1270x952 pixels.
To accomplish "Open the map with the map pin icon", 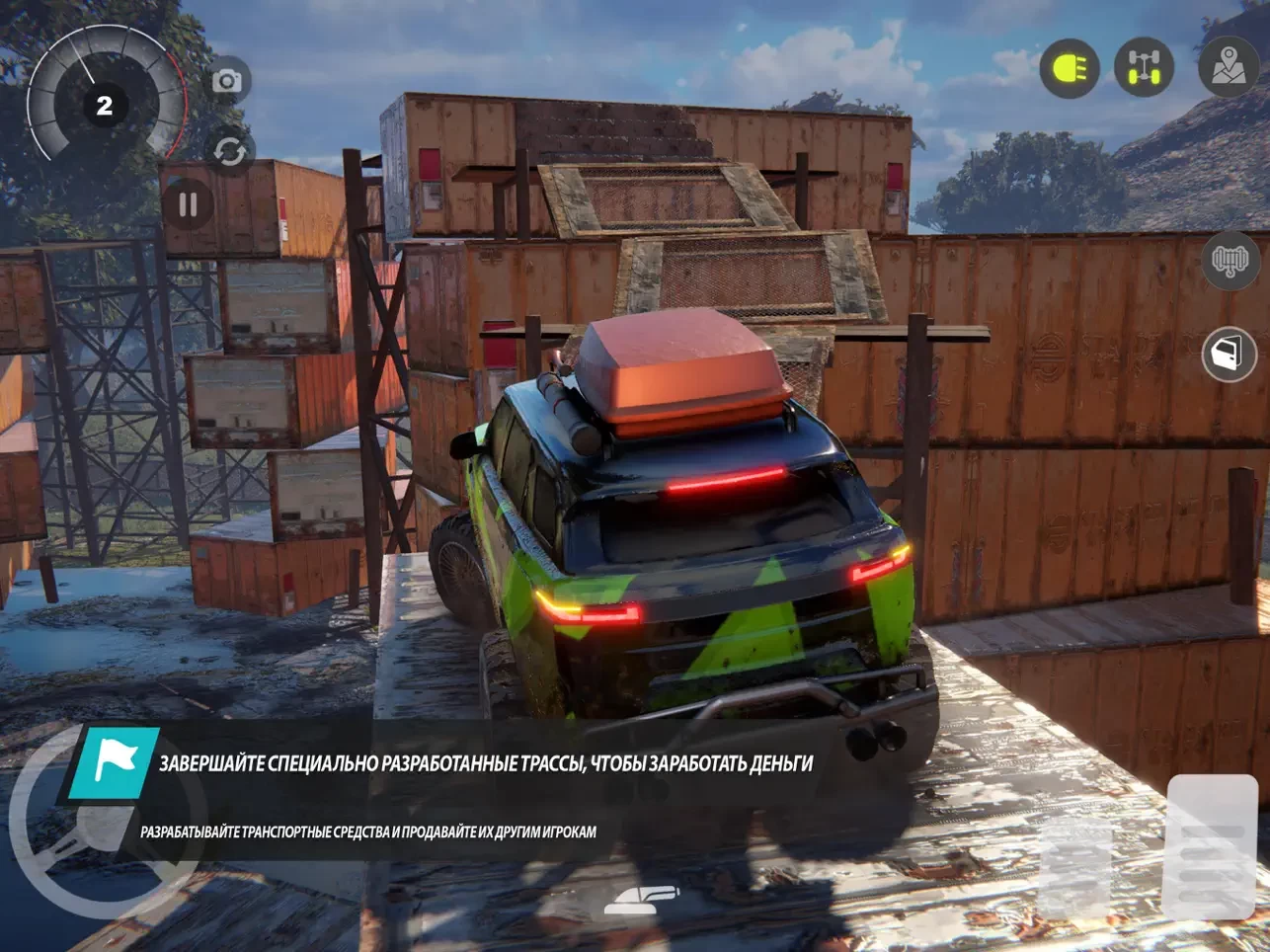I will (x=1229, y=67).
